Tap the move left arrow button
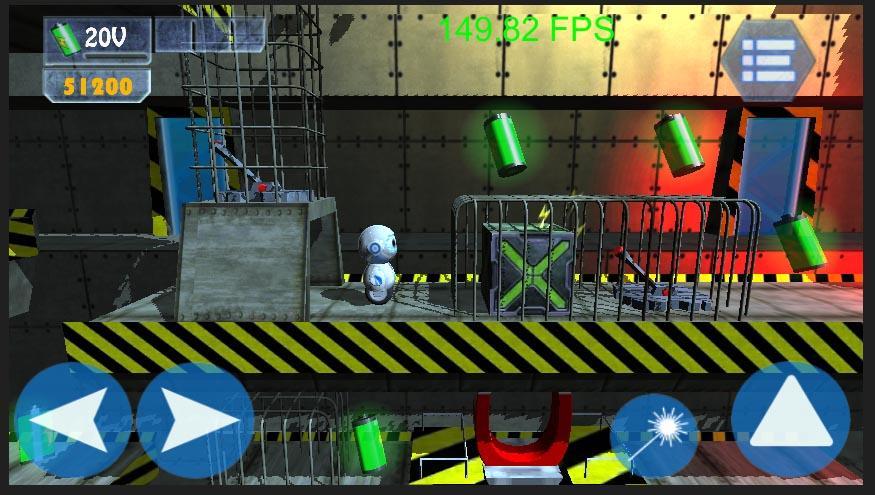875x495 pixels. point(73,421)
